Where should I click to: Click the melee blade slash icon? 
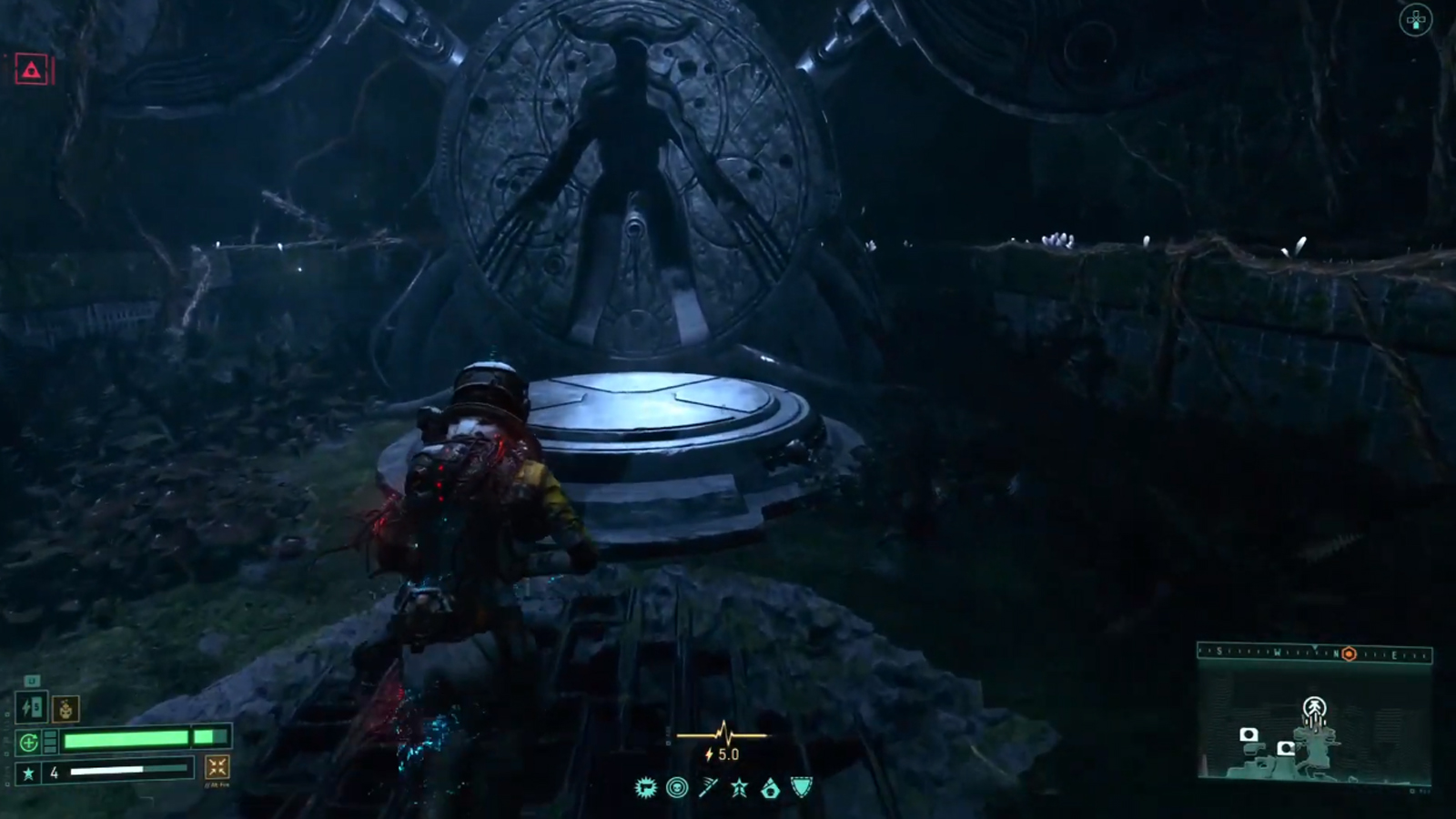708,788
